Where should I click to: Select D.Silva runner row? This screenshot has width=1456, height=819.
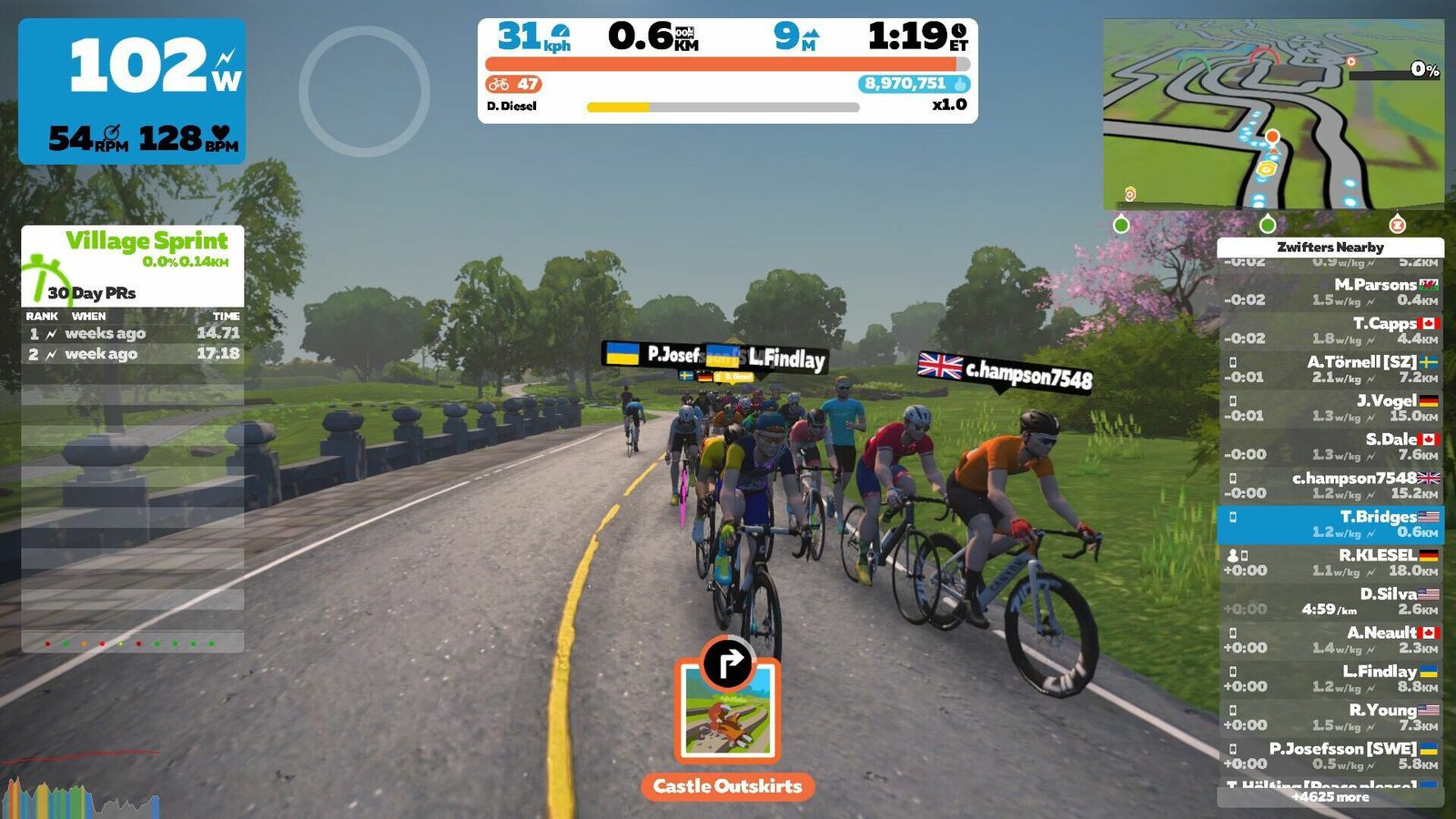pyautogui.click(x=1330, y=602)
